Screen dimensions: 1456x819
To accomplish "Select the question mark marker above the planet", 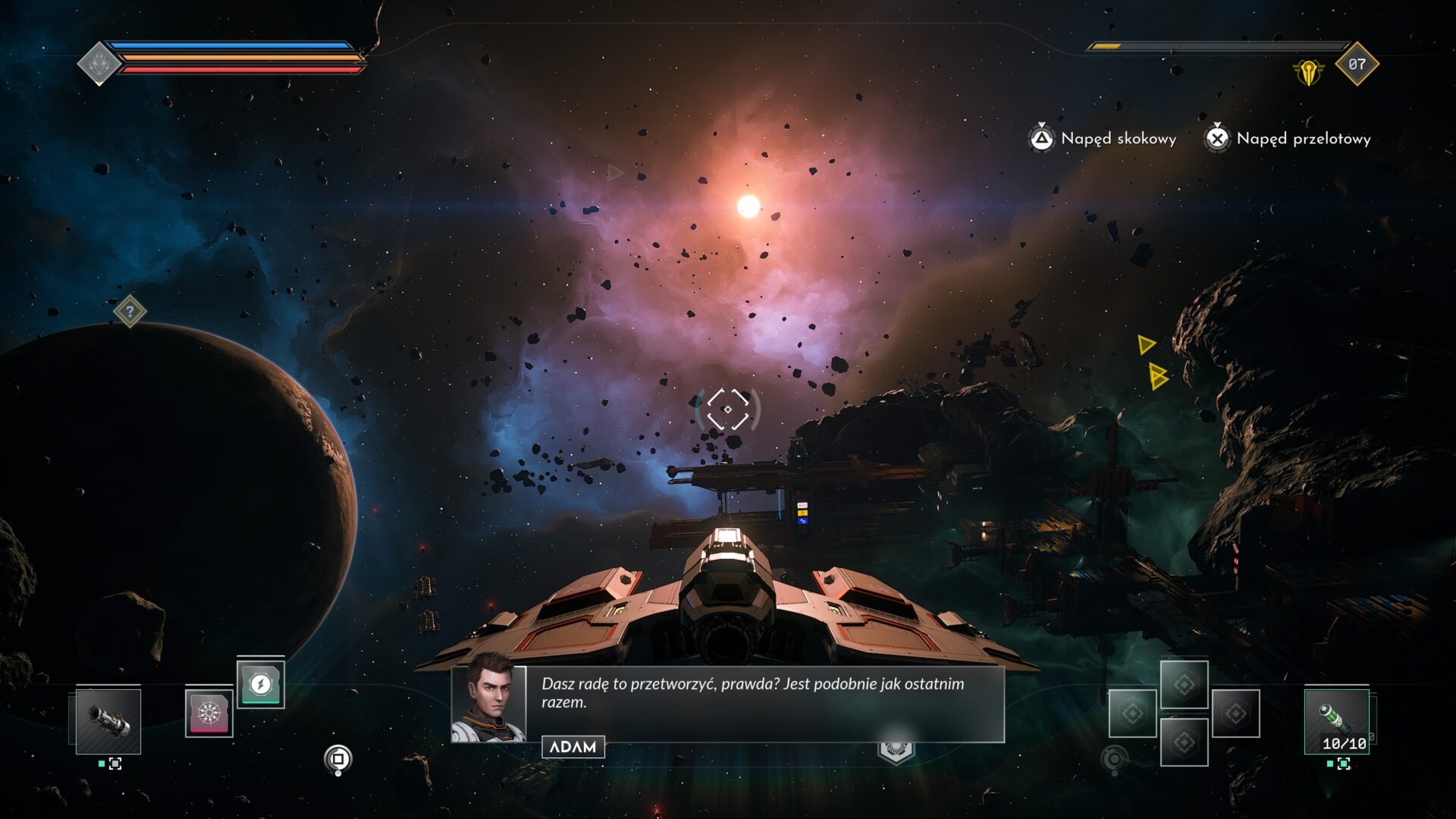I will click(129, 312).
